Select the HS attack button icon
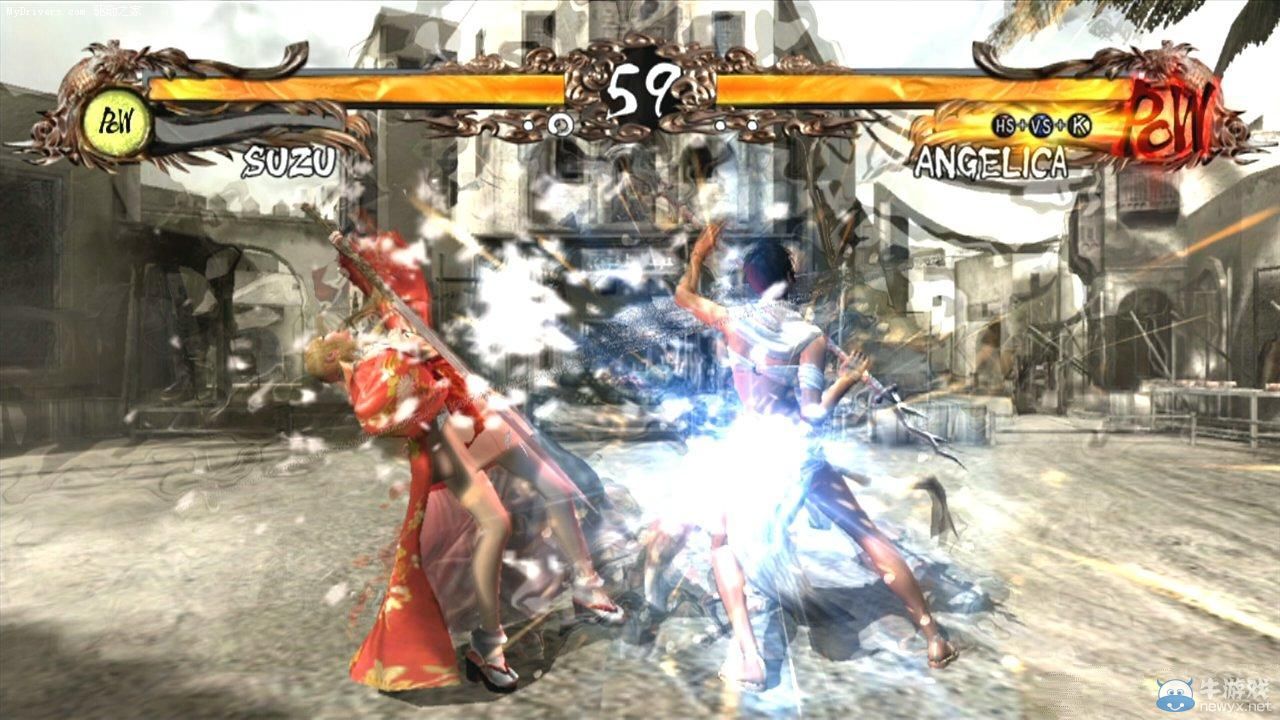Image resolution: width=1280 pixels, height=720 pixels. (1003, 123)
